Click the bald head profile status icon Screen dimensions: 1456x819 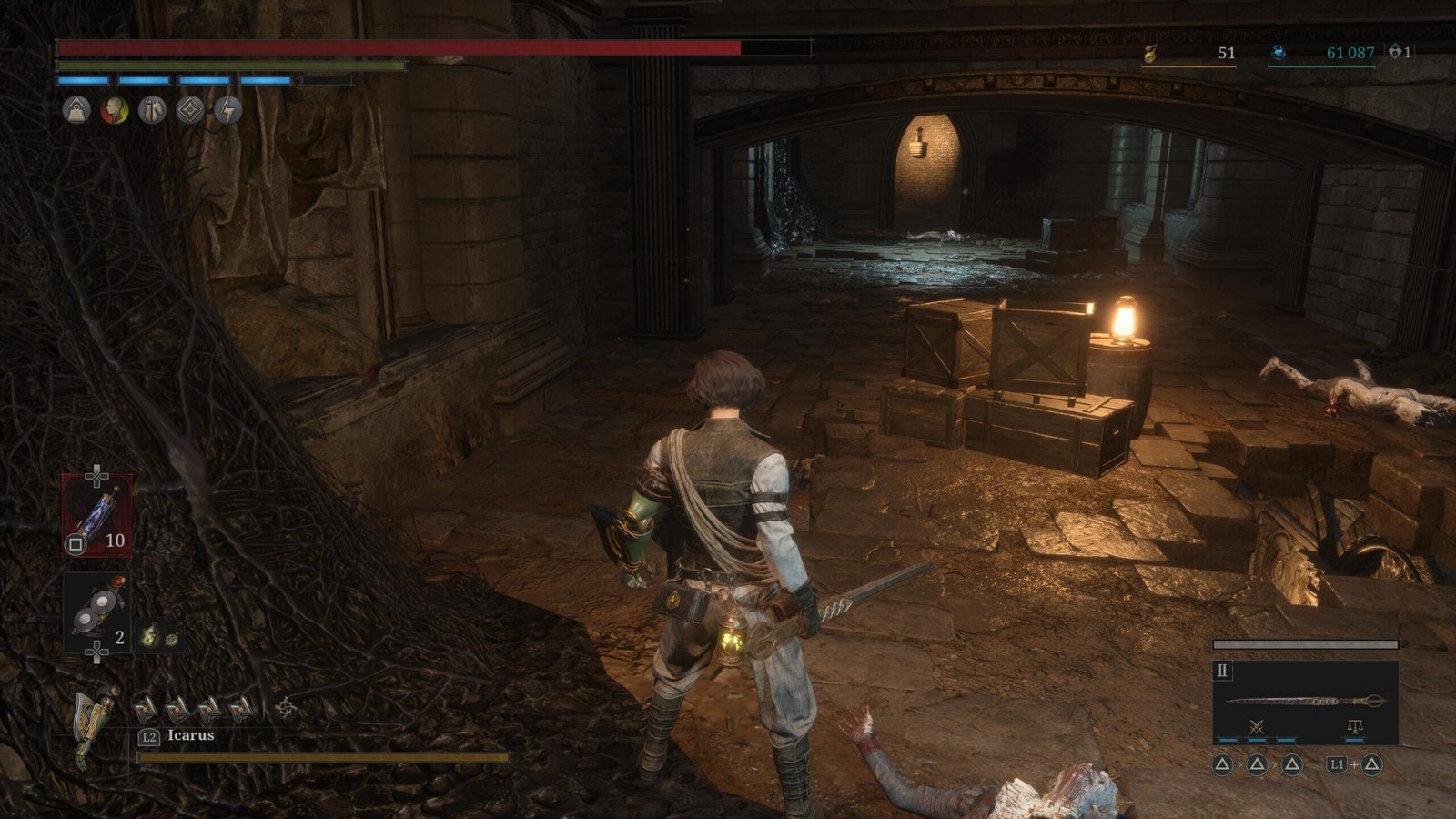115,111
